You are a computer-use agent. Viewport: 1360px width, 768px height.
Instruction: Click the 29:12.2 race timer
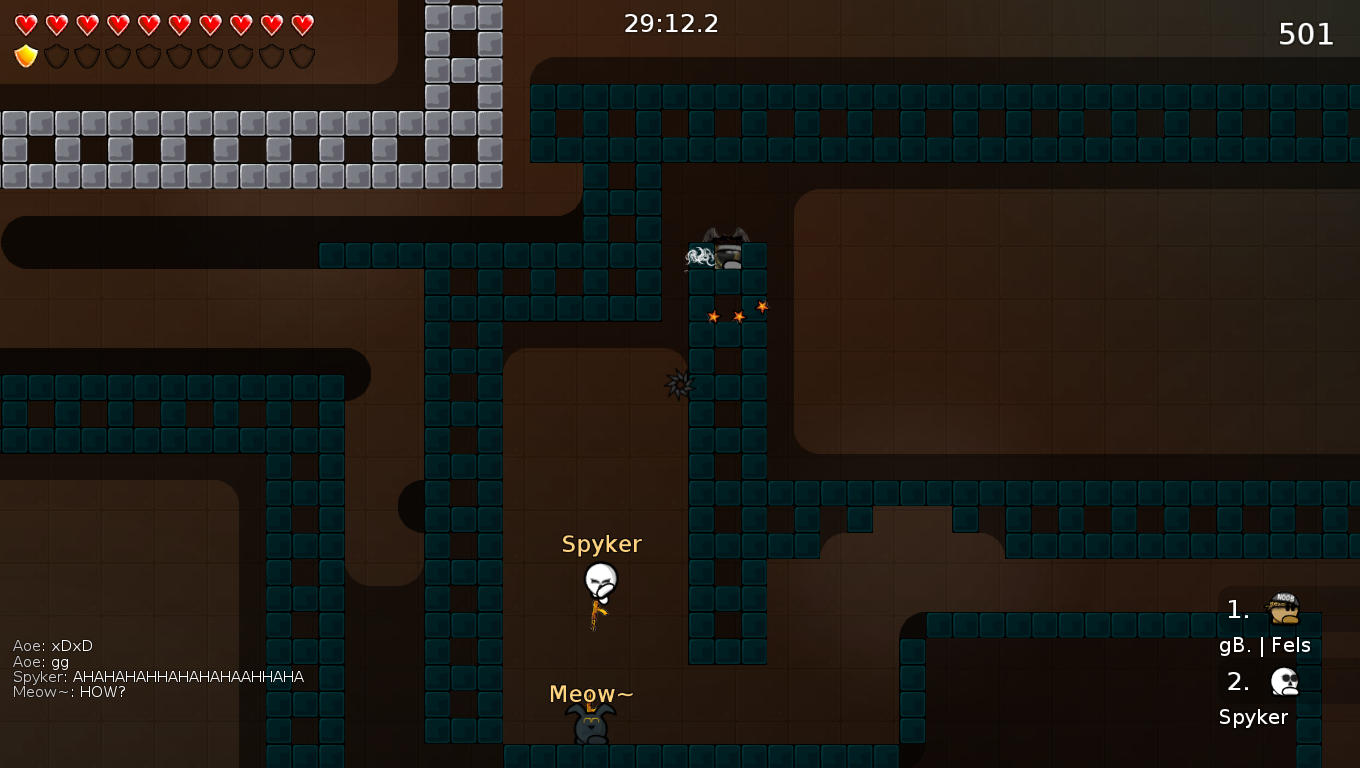click(x=672, y=23)
